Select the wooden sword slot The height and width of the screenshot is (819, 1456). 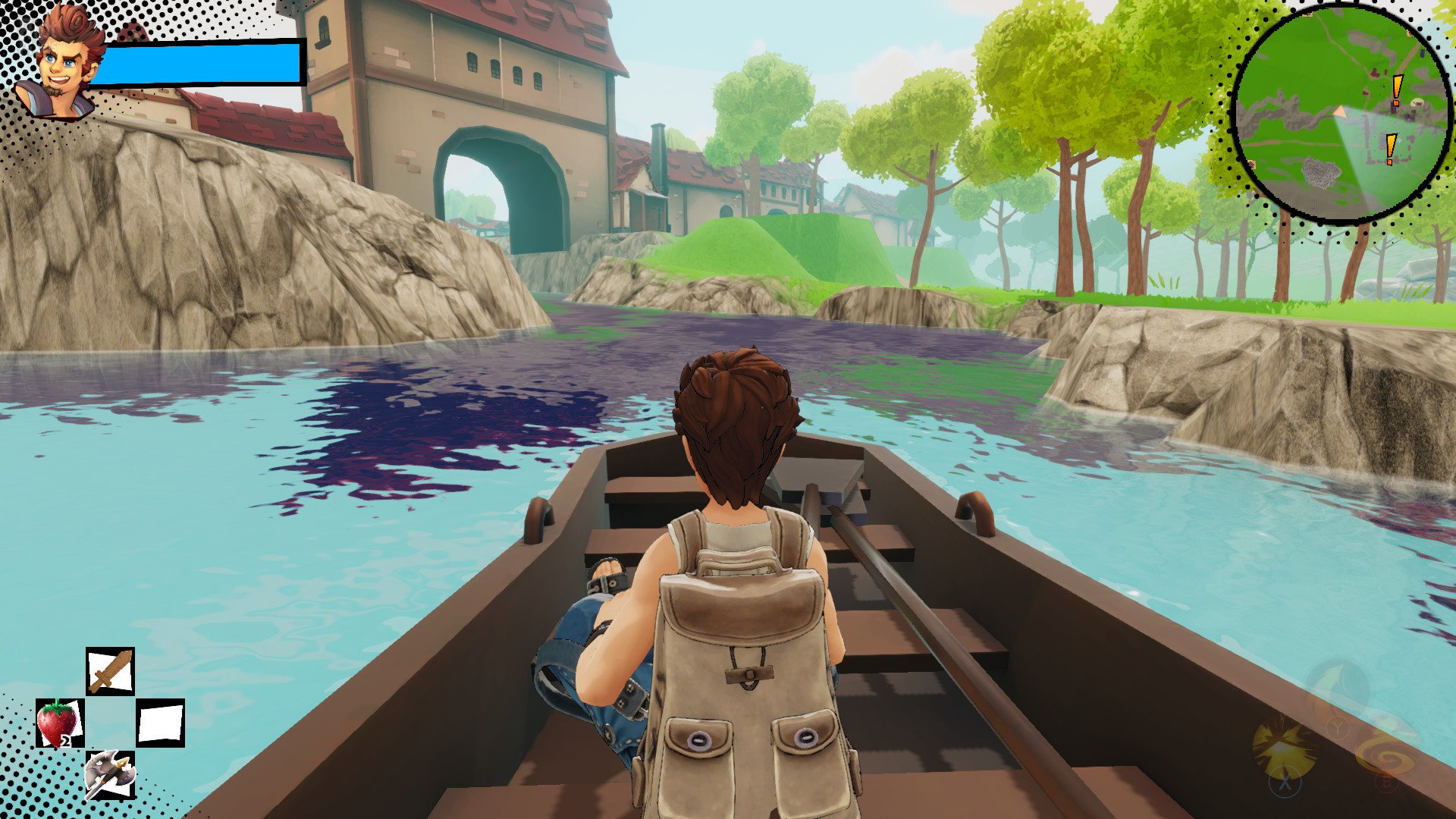coord(110,672)
